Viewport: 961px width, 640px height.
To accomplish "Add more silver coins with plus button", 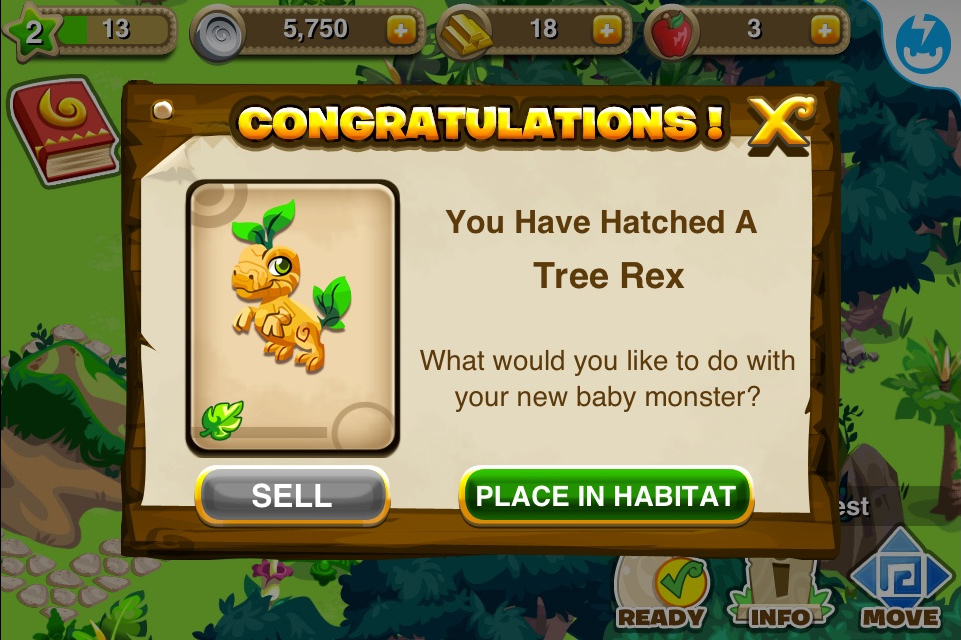I will 401,30.
